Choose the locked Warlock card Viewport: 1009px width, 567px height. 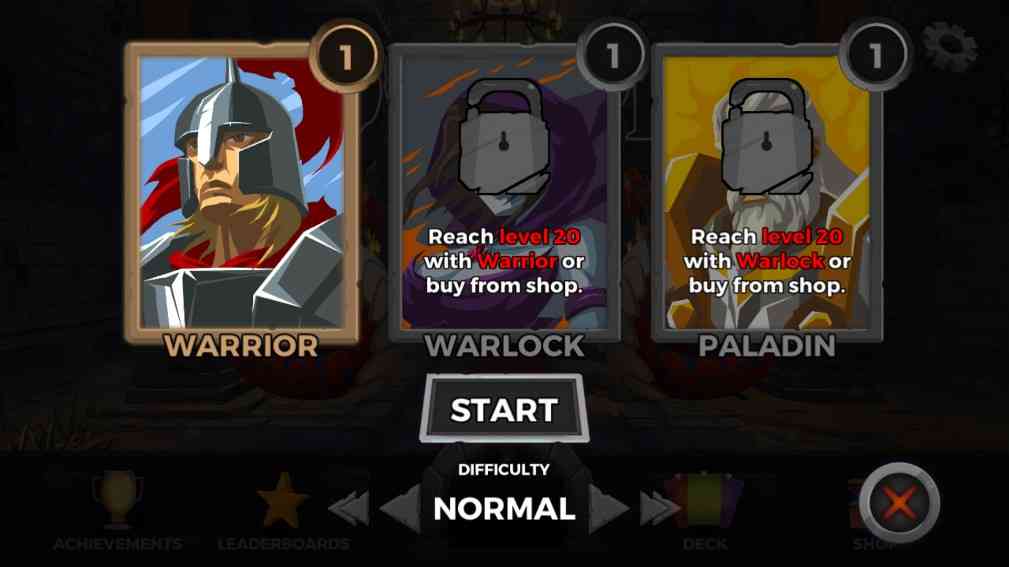click(503, 195)
